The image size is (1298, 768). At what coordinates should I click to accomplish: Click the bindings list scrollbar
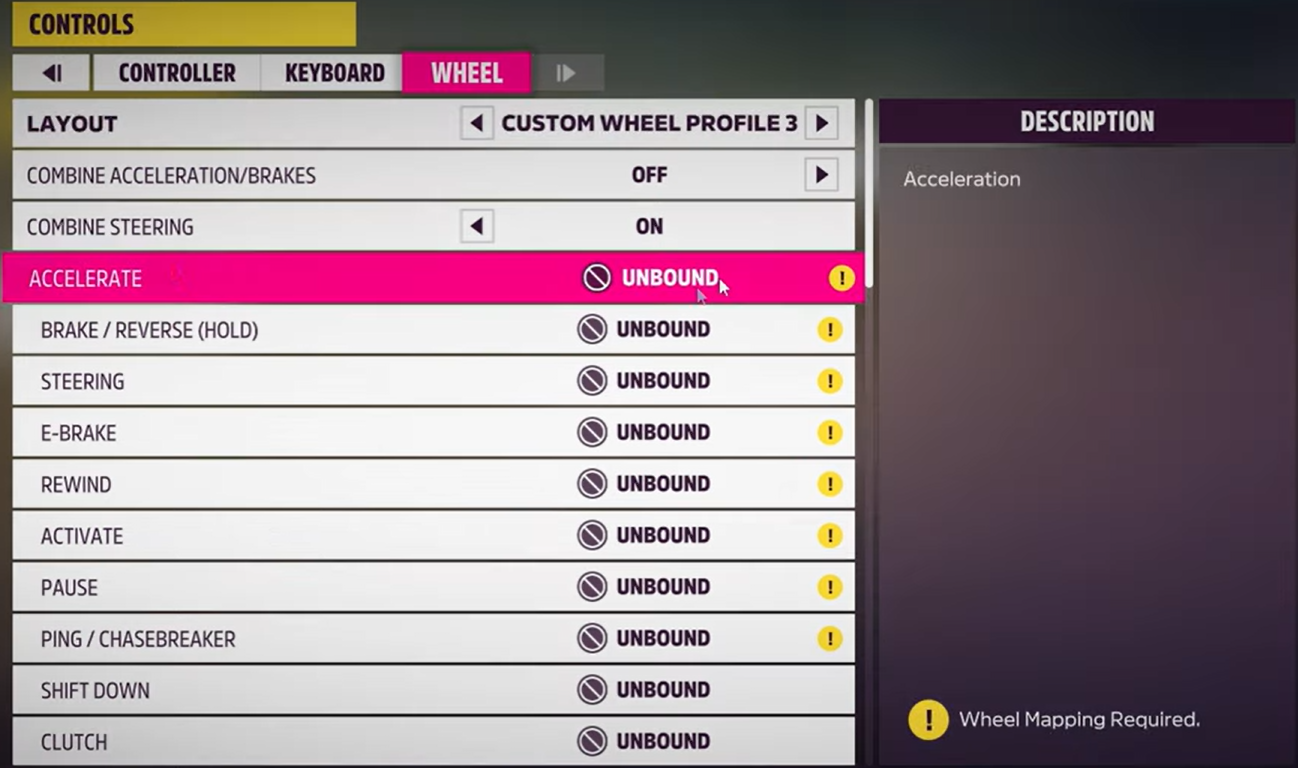click(x=869, y=192)
